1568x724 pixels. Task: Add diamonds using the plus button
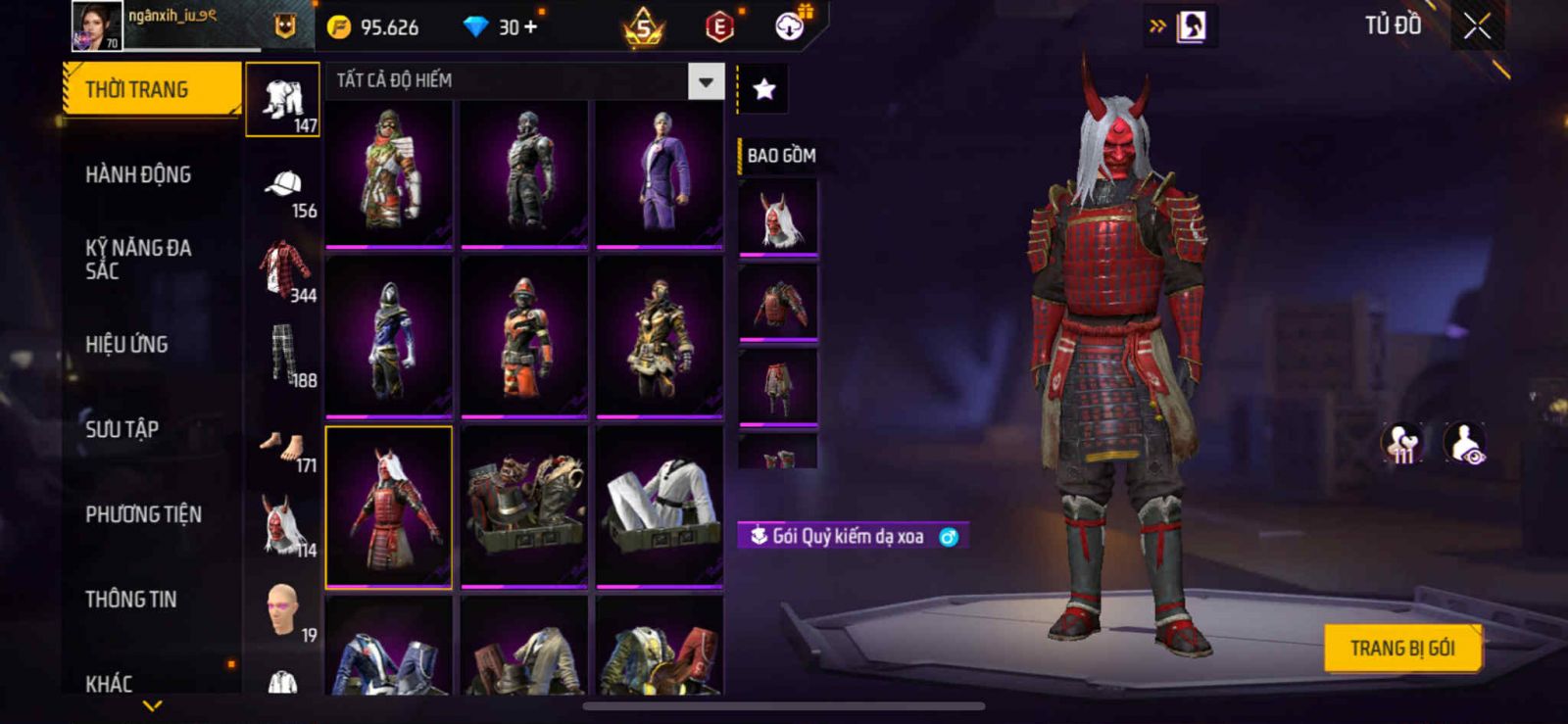pos(530,26)
